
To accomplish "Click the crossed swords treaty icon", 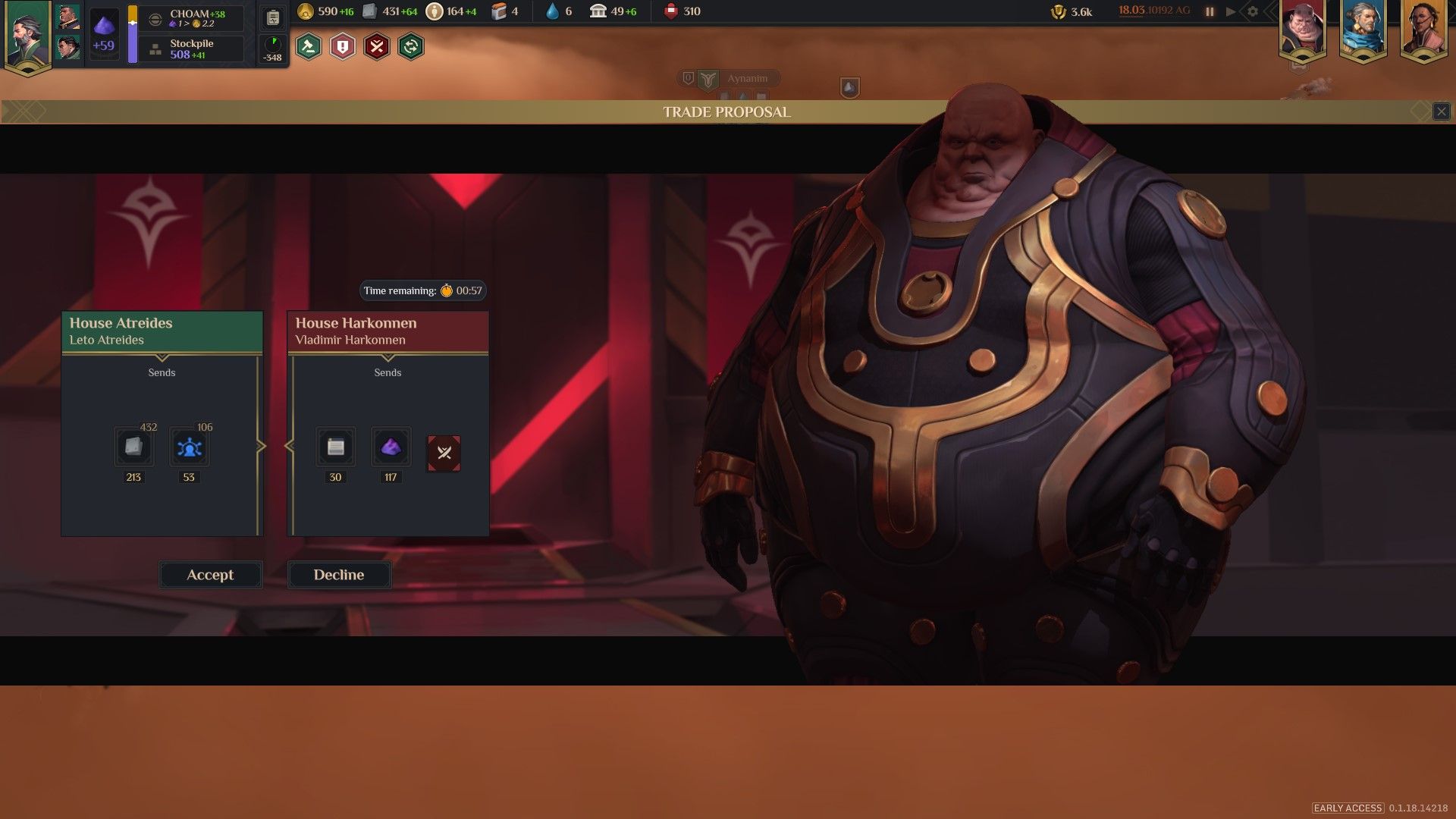I will [x=444, y=453].
